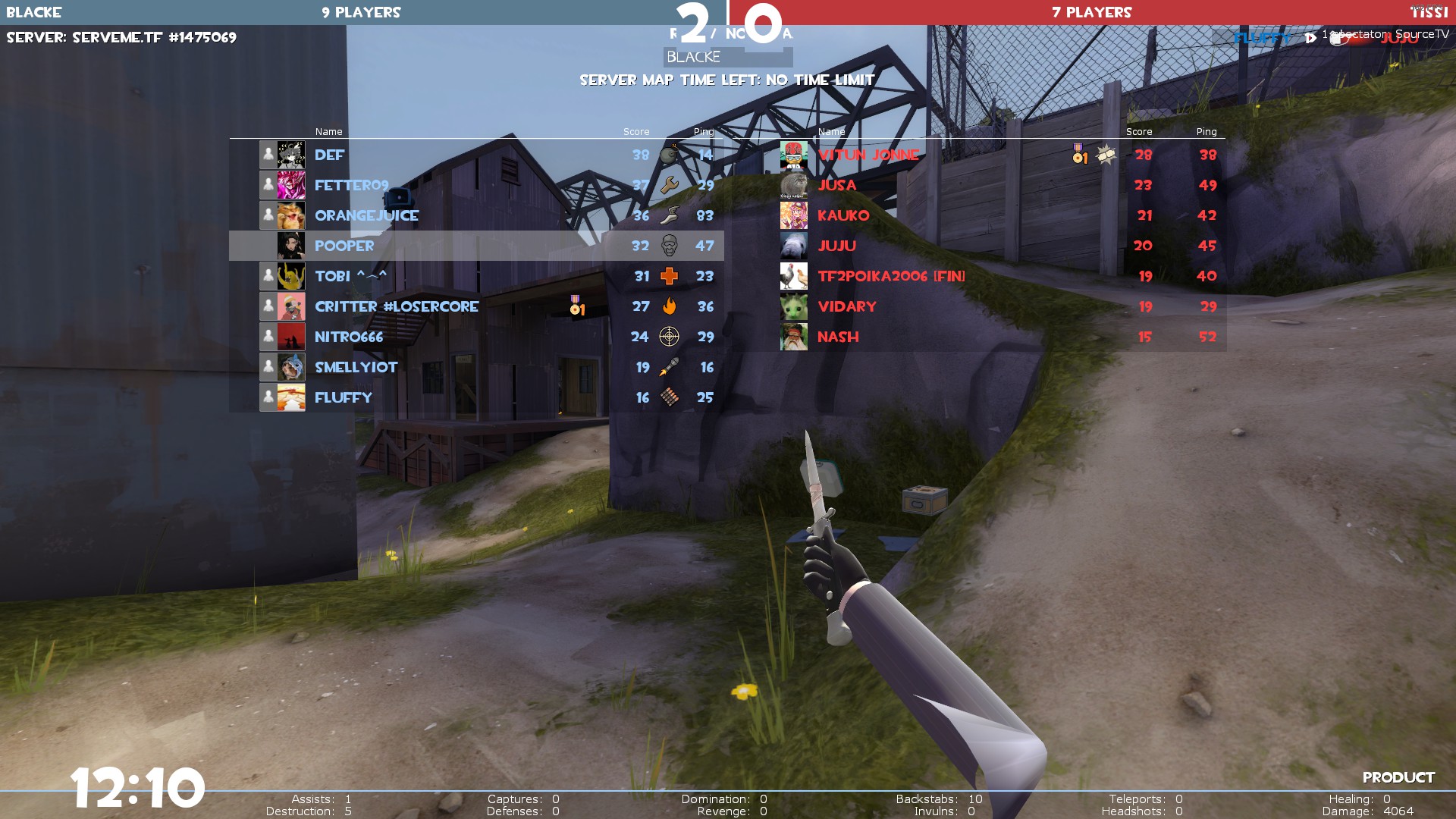Select VITUN JONNE on the red team

point(868,155)
